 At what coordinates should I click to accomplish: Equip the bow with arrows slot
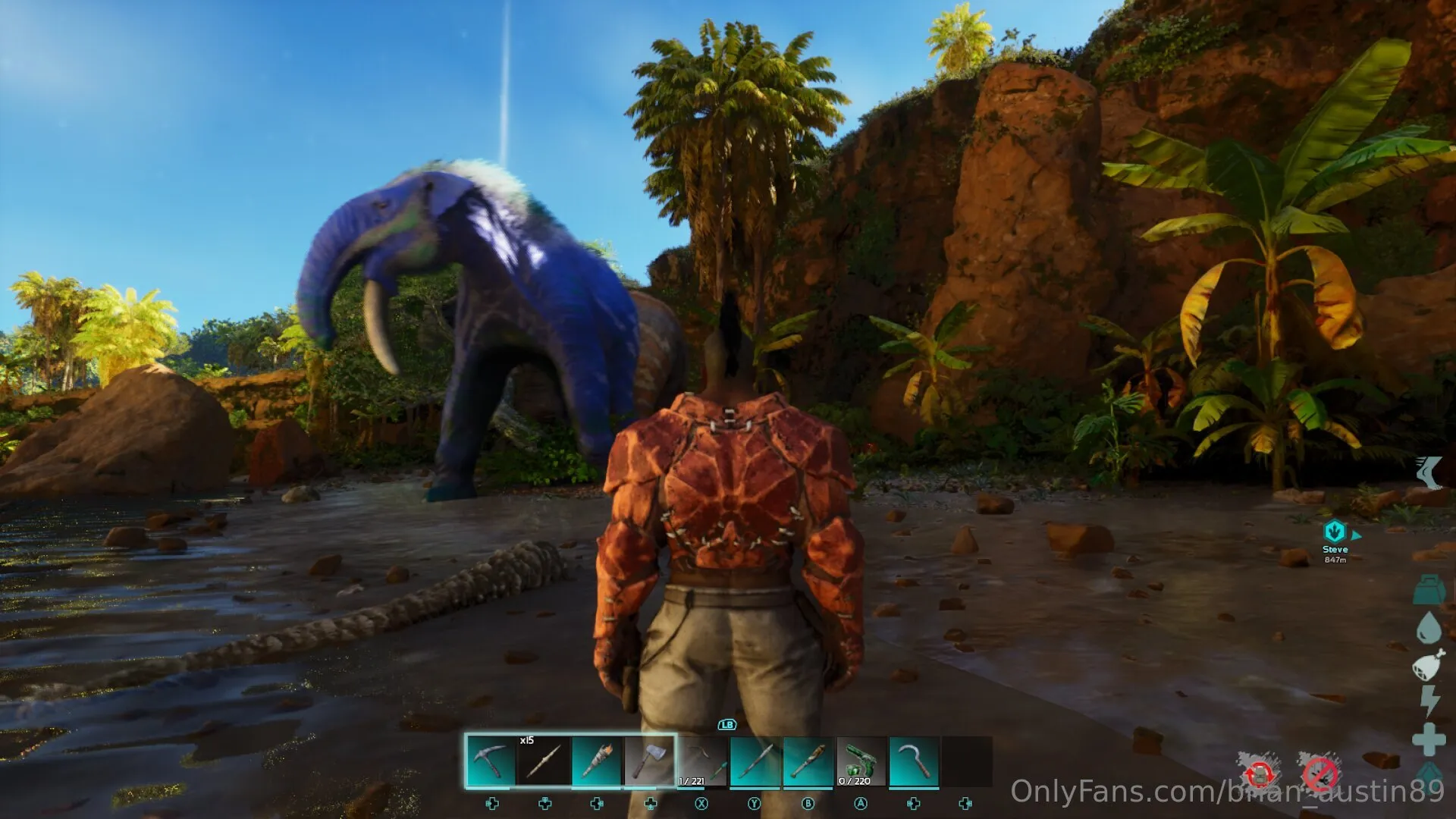click(x=702, y=761)
